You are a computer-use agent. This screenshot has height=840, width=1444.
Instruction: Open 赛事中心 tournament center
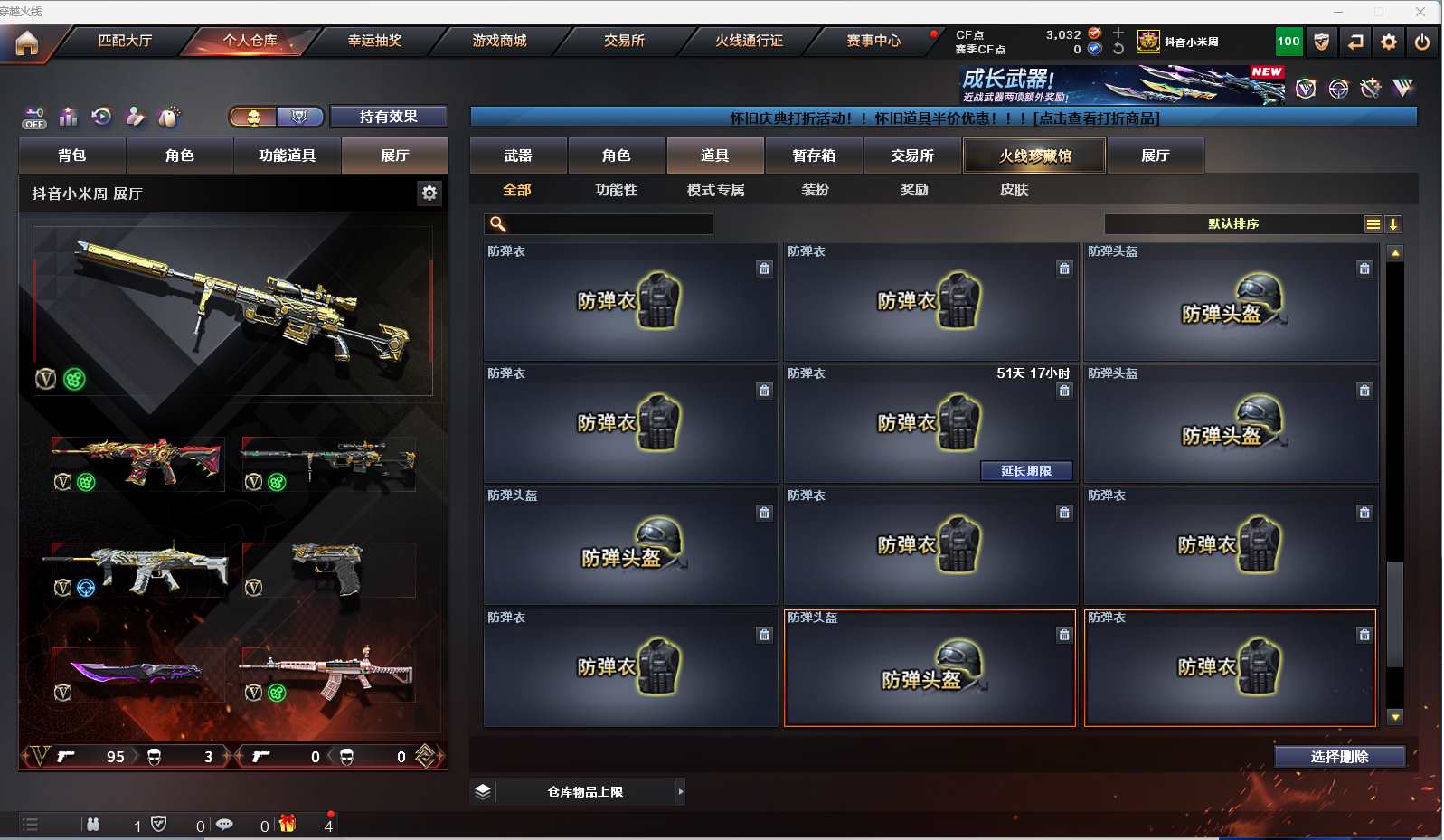pos(873,41)
